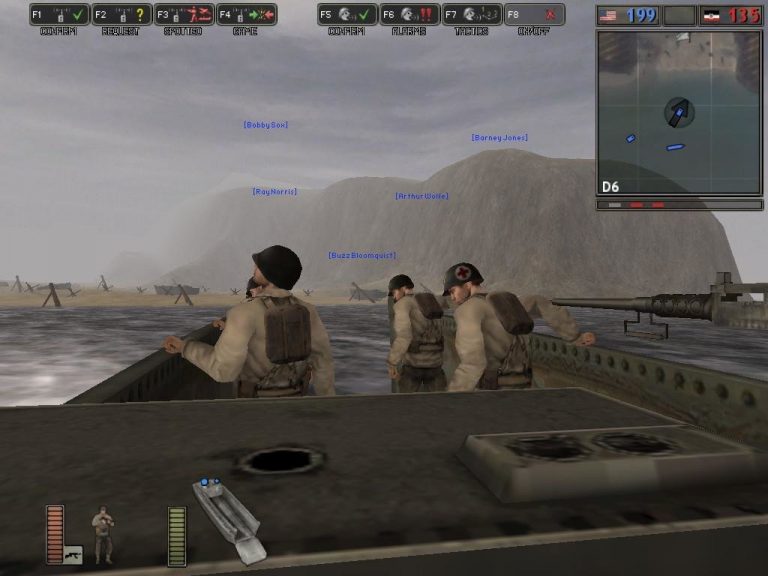This screenshot has width=768, height=576.
Task: Open the F6 Alarms radio menu
Action: pos(409,15)
